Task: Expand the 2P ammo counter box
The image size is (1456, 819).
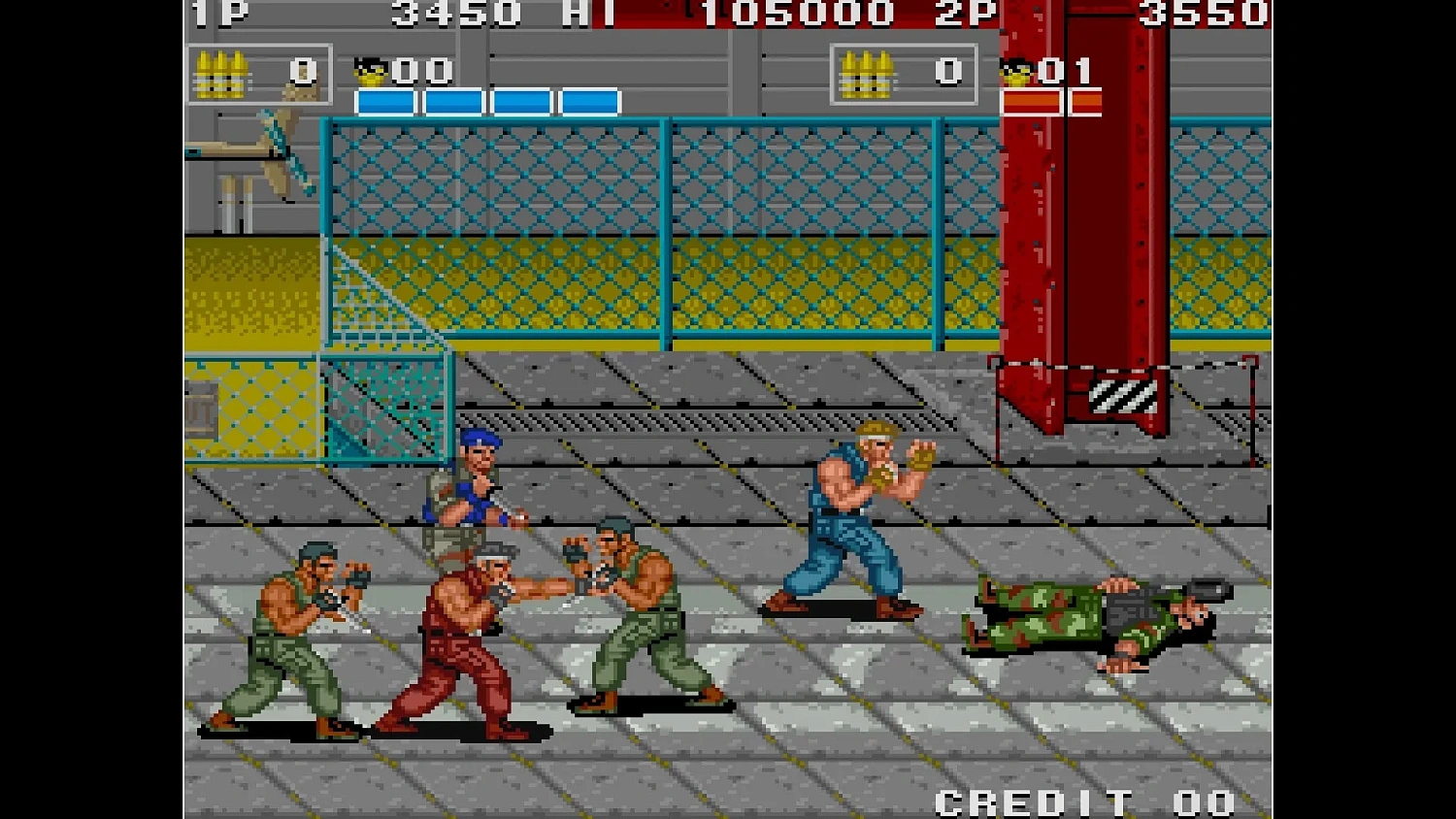Action: (903, 75)
